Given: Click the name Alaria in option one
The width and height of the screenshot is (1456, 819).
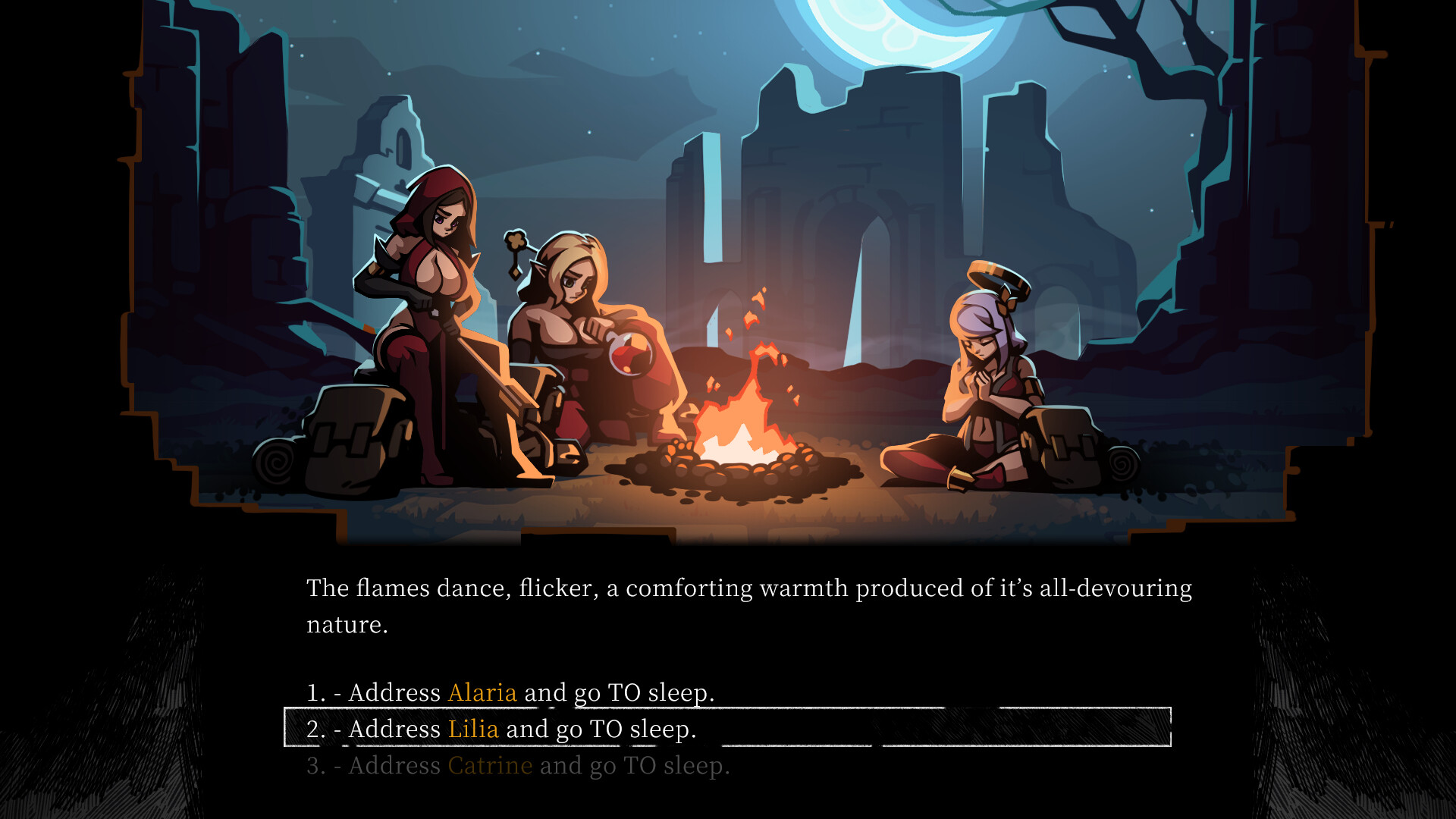Looking at the screenshot, I should [481, 692].
